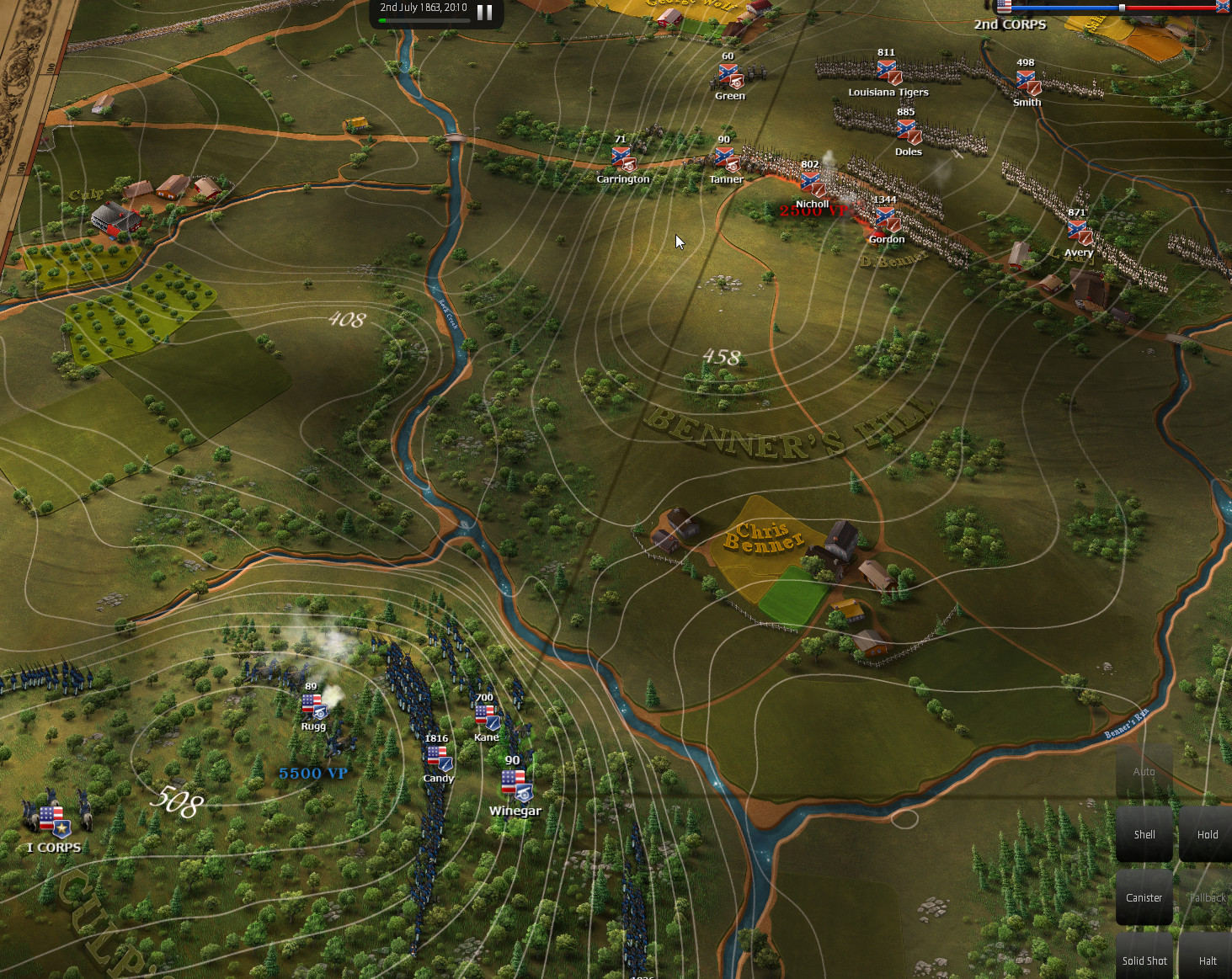Image resolution: width=1232 pixels, height=979 pixels.
Task: Select Smith's Confederate brigade badge
Action: click(1027, 82)
